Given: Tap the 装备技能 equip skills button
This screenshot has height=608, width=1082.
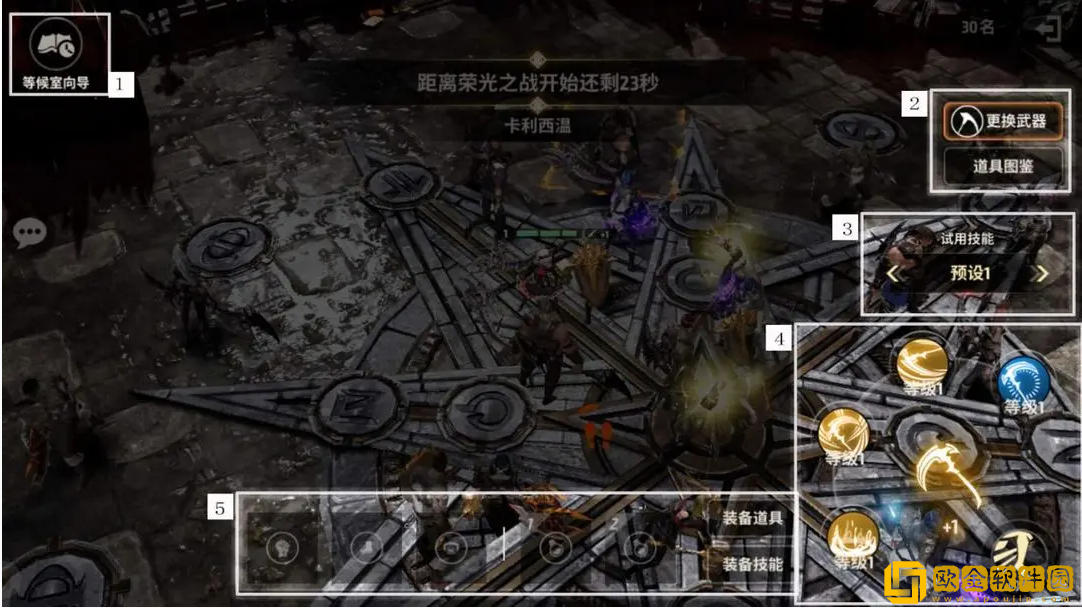Looking at the screenshot, I should coord(752,564).
